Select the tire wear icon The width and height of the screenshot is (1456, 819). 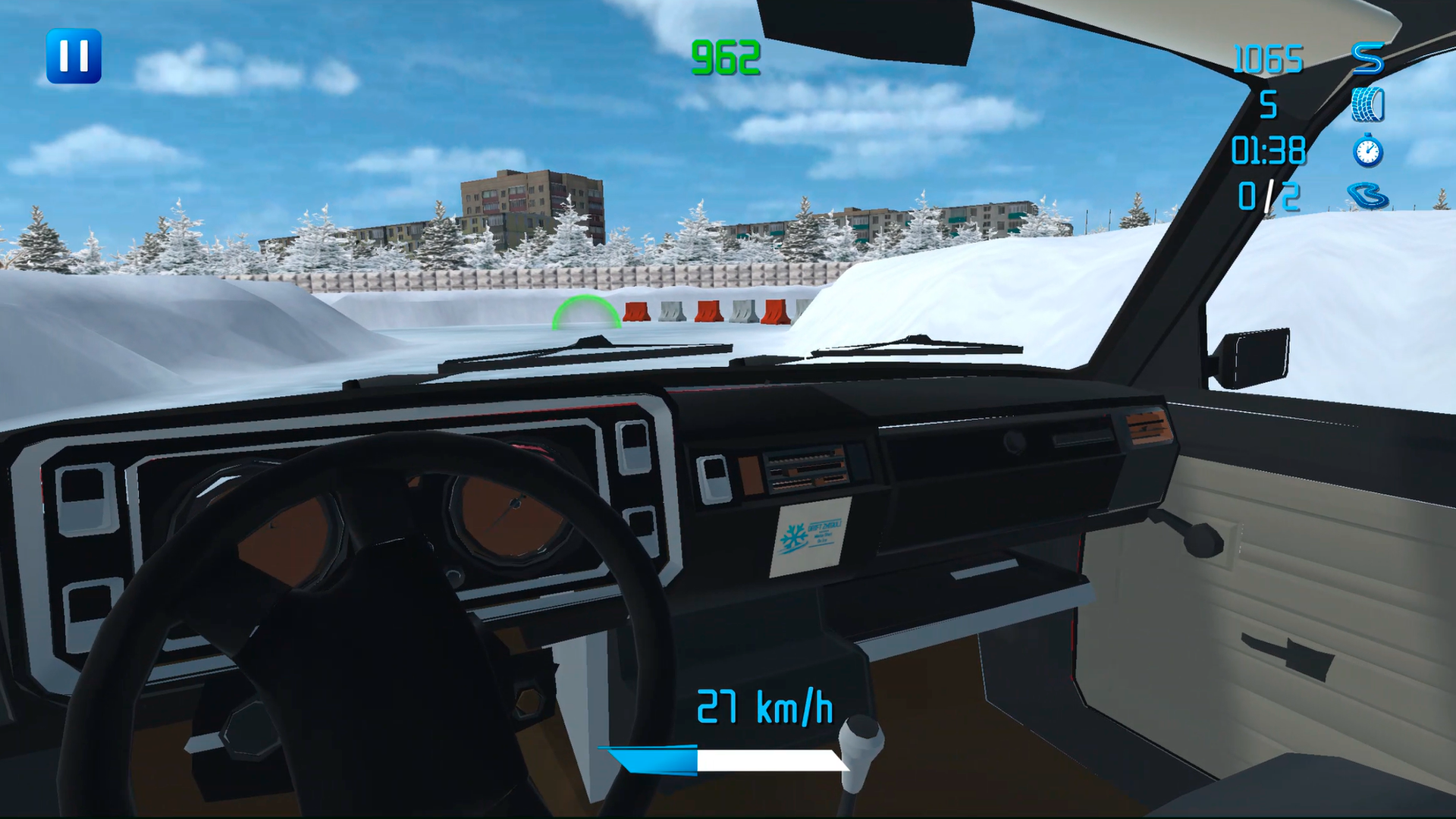pos(1367,106)
